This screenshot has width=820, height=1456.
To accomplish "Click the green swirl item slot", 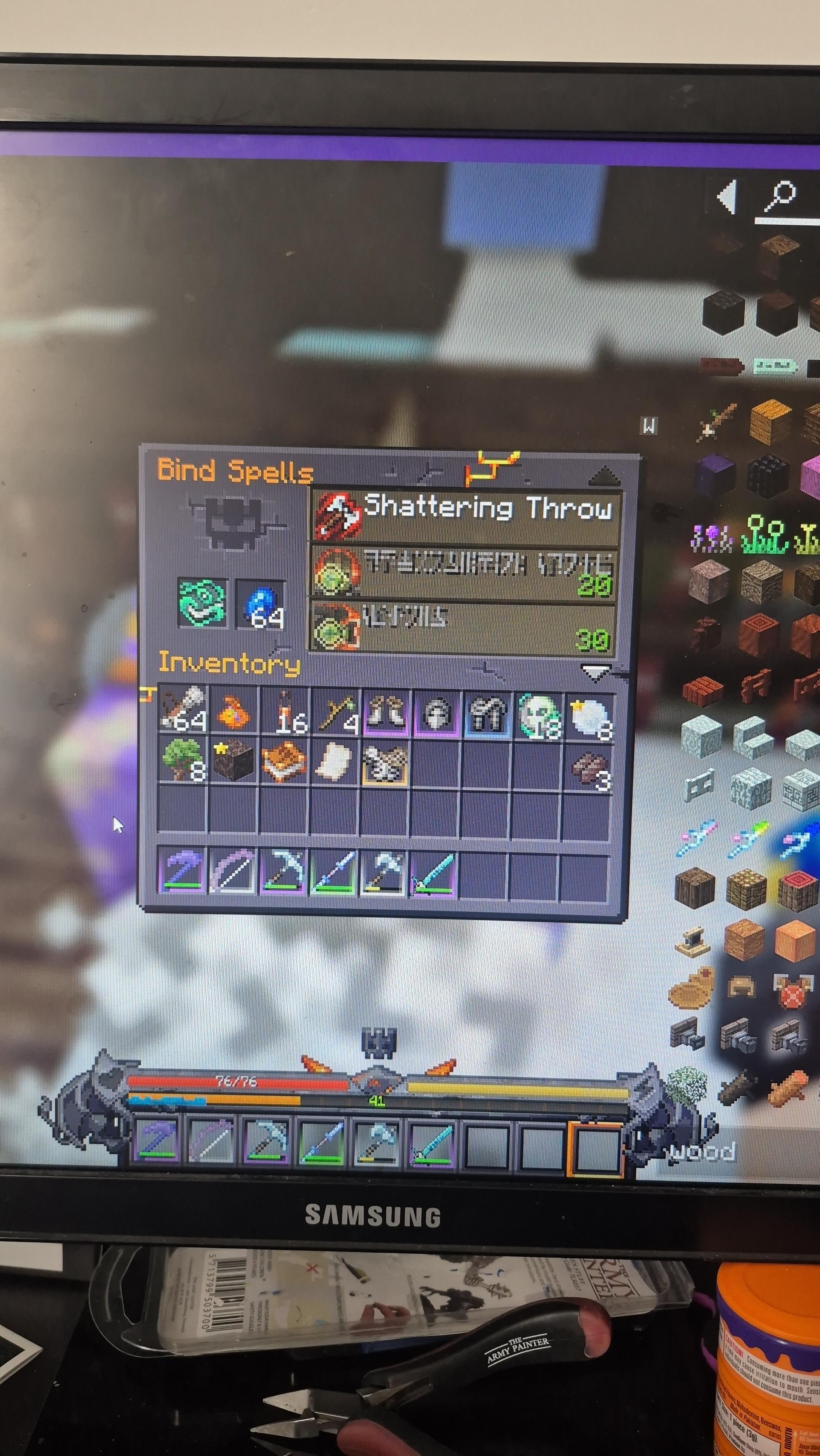I will [202, 602].
